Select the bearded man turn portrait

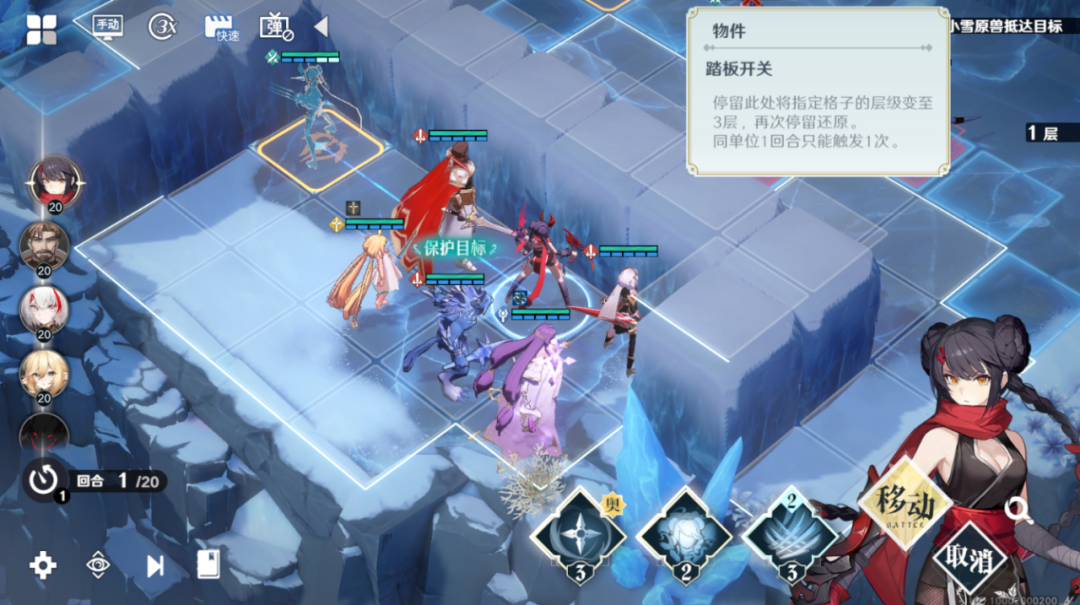(x=44, y=246)
